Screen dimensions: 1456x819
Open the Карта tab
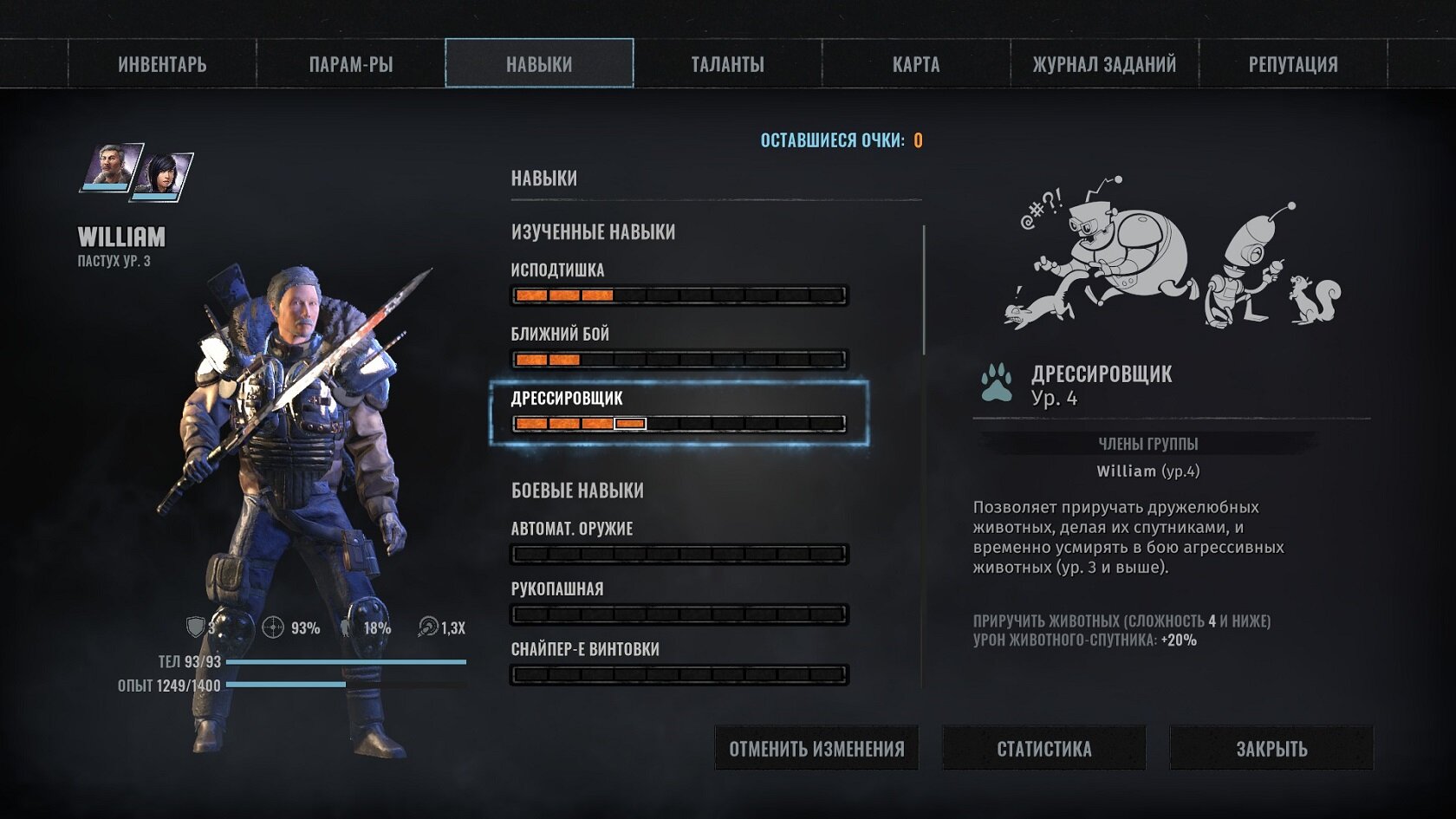point(916,64)
